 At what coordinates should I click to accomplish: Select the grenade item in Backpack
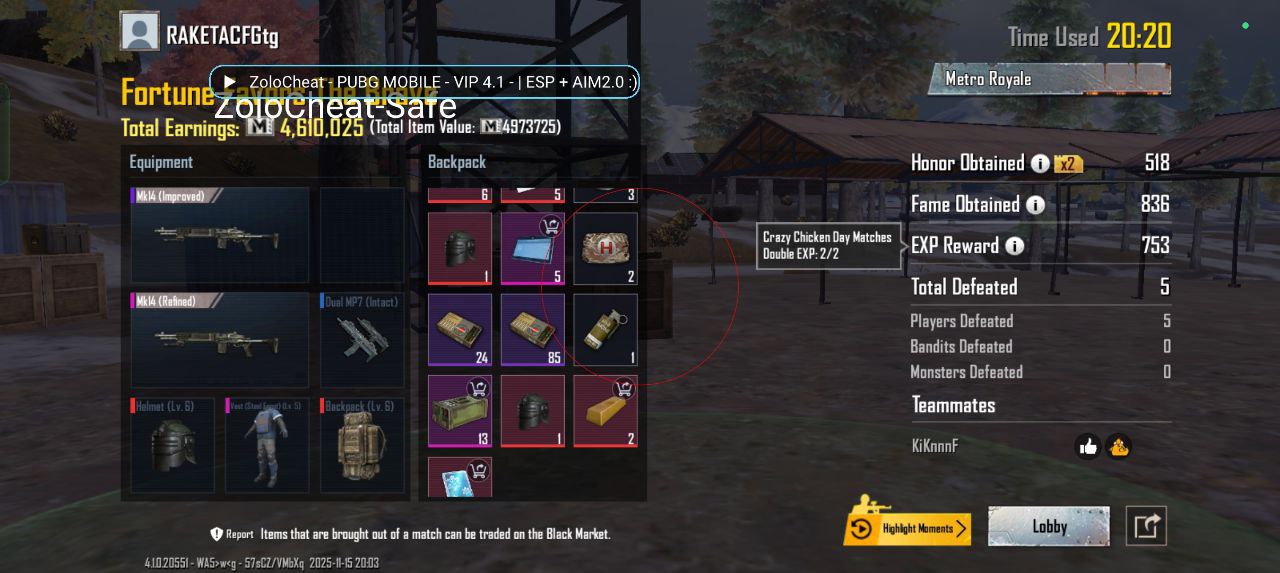[x=605, y=329]
